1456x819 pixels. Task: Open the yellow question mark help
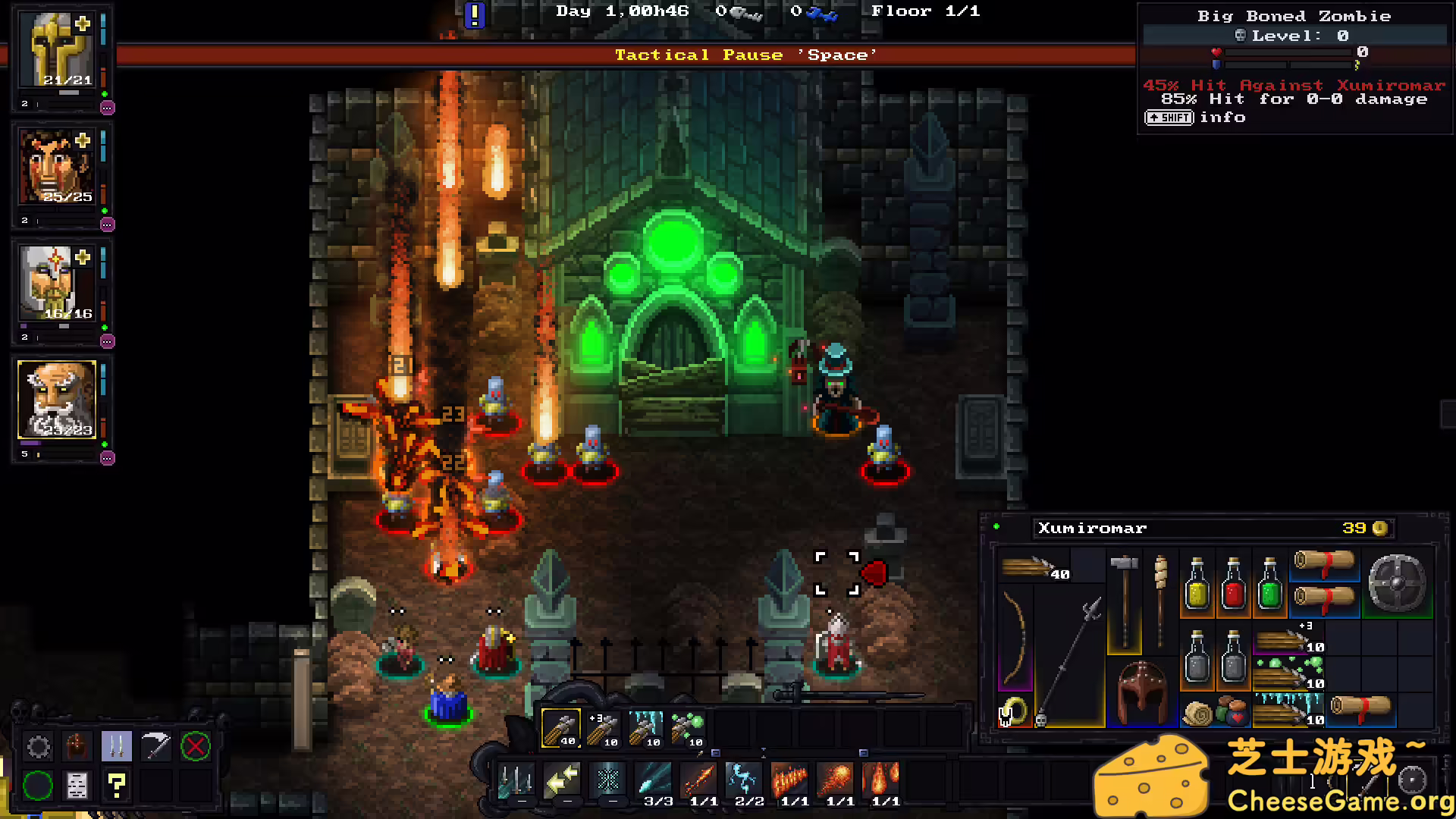click(x=116, y=786)
